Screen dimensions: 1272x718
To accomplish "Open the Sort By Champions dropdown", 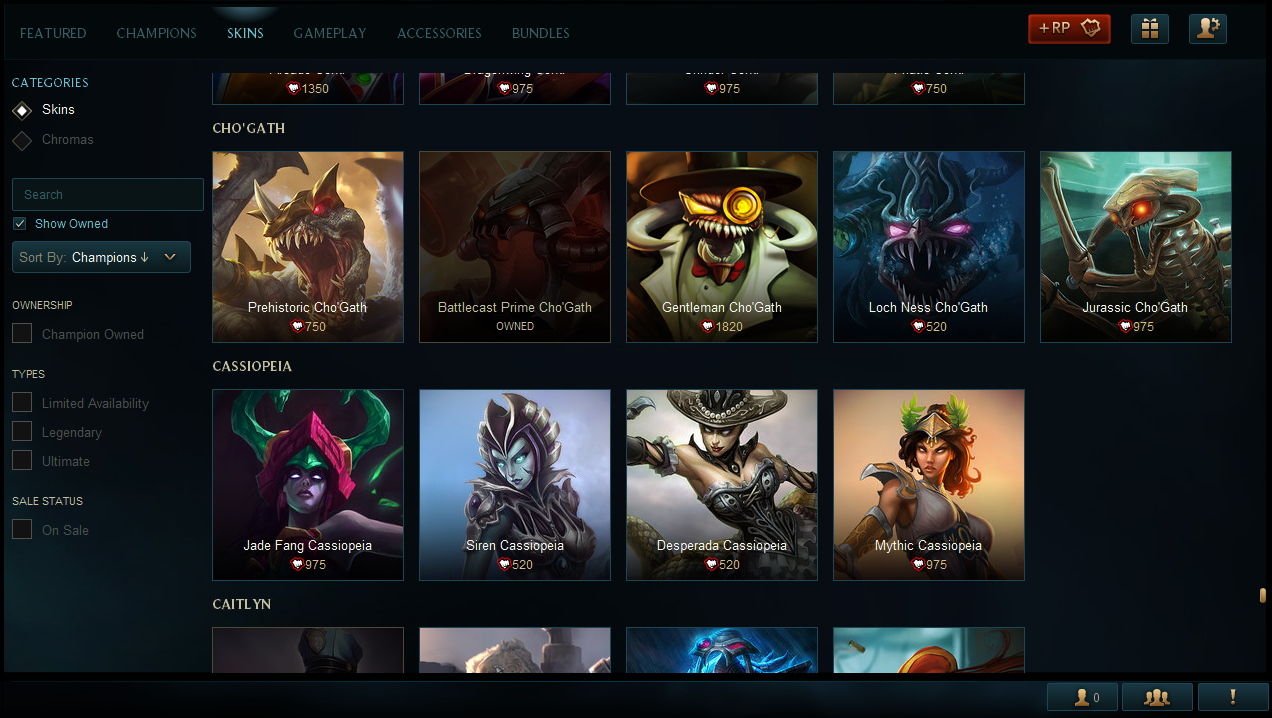I will [101, 257].
